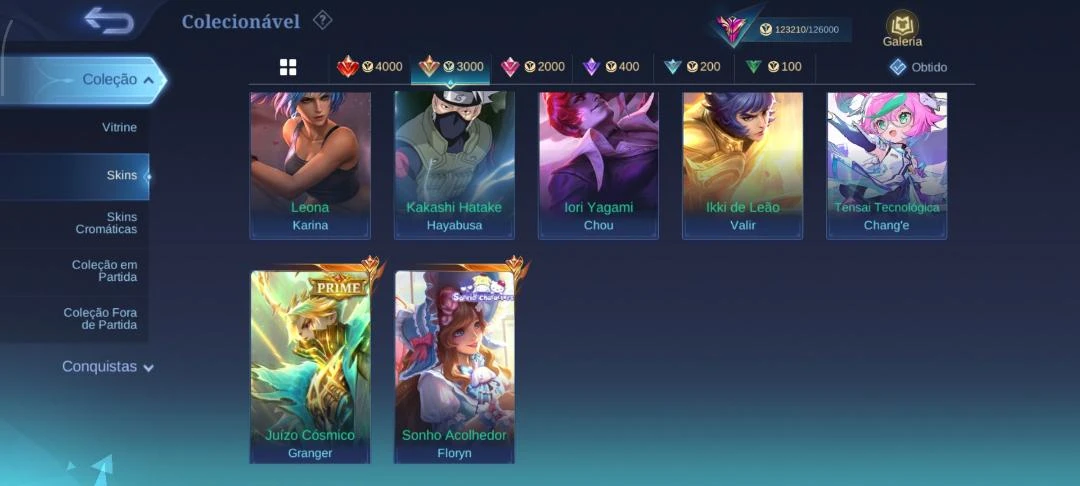Viewport: 1080px width, 486px height.
Task: Choose the 200 points tier tab
Action: (x=692, y=67)
